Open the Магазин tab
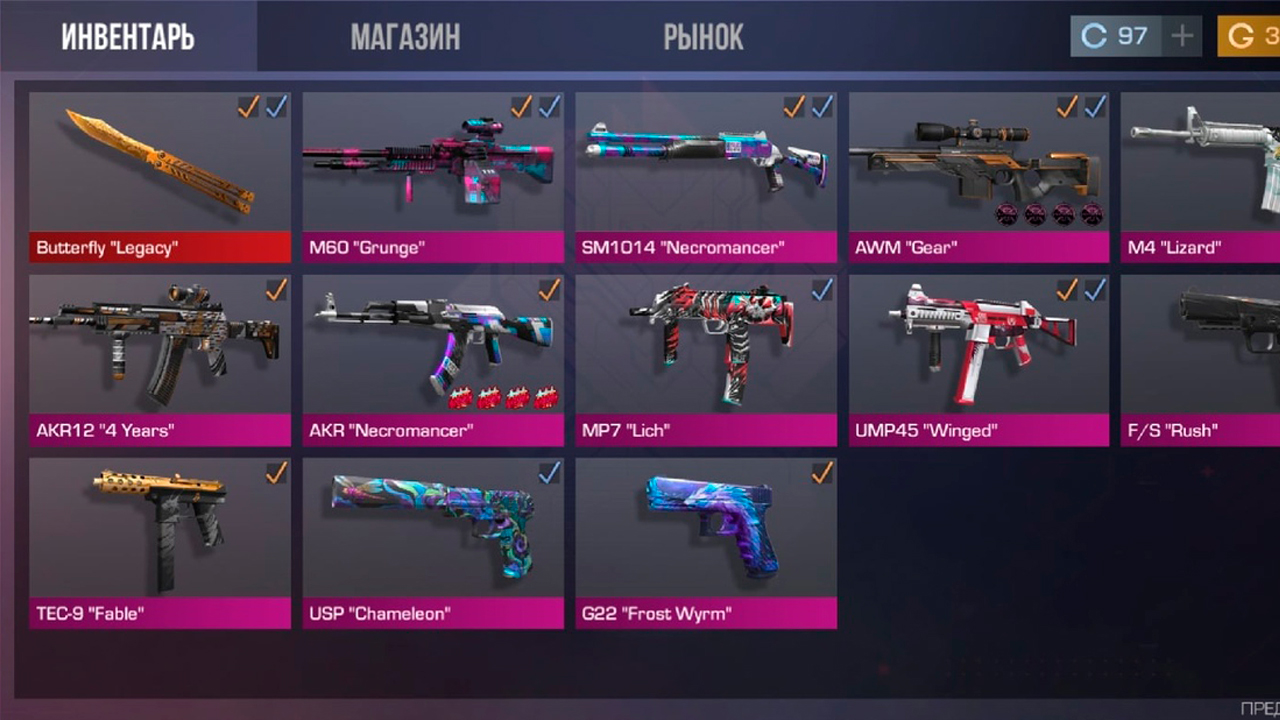Screen dimensions: 1280x720 click(405, 37)
